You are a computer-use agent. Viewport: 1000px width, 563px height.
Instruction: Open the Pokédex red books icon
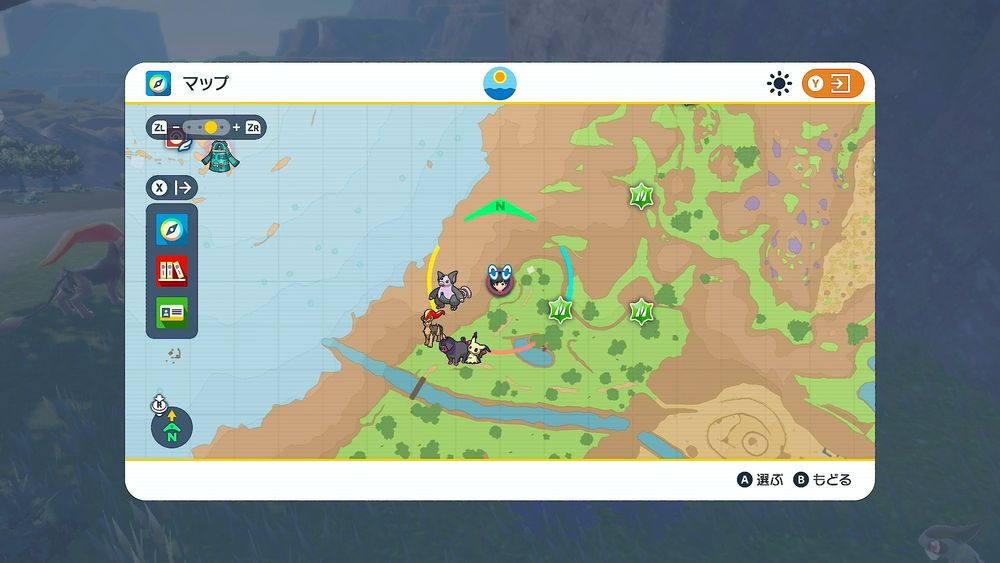click(172, 271)
